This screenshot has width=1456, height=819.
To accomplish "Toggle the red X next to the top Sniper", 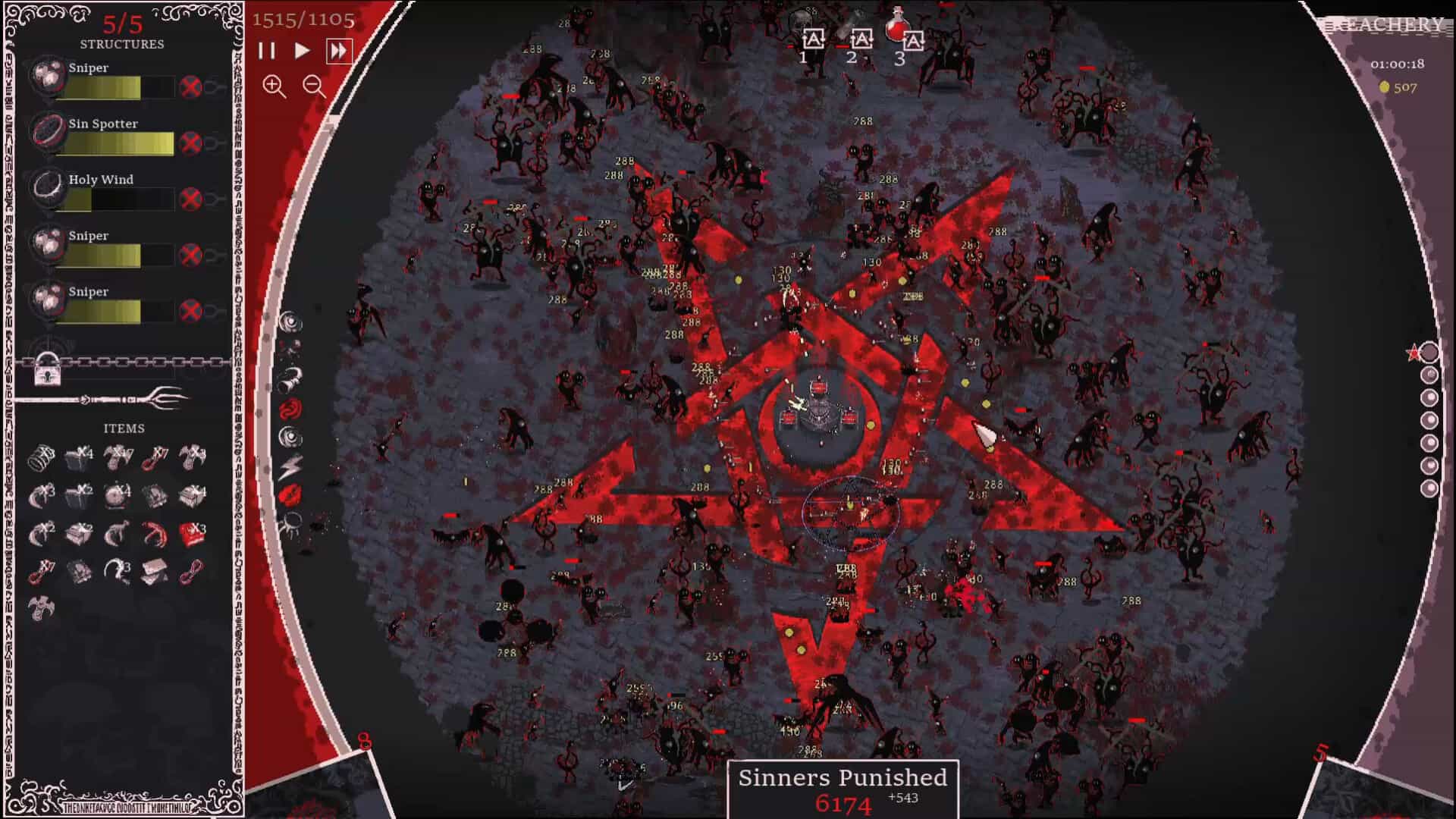I will (x=192, y=85).
